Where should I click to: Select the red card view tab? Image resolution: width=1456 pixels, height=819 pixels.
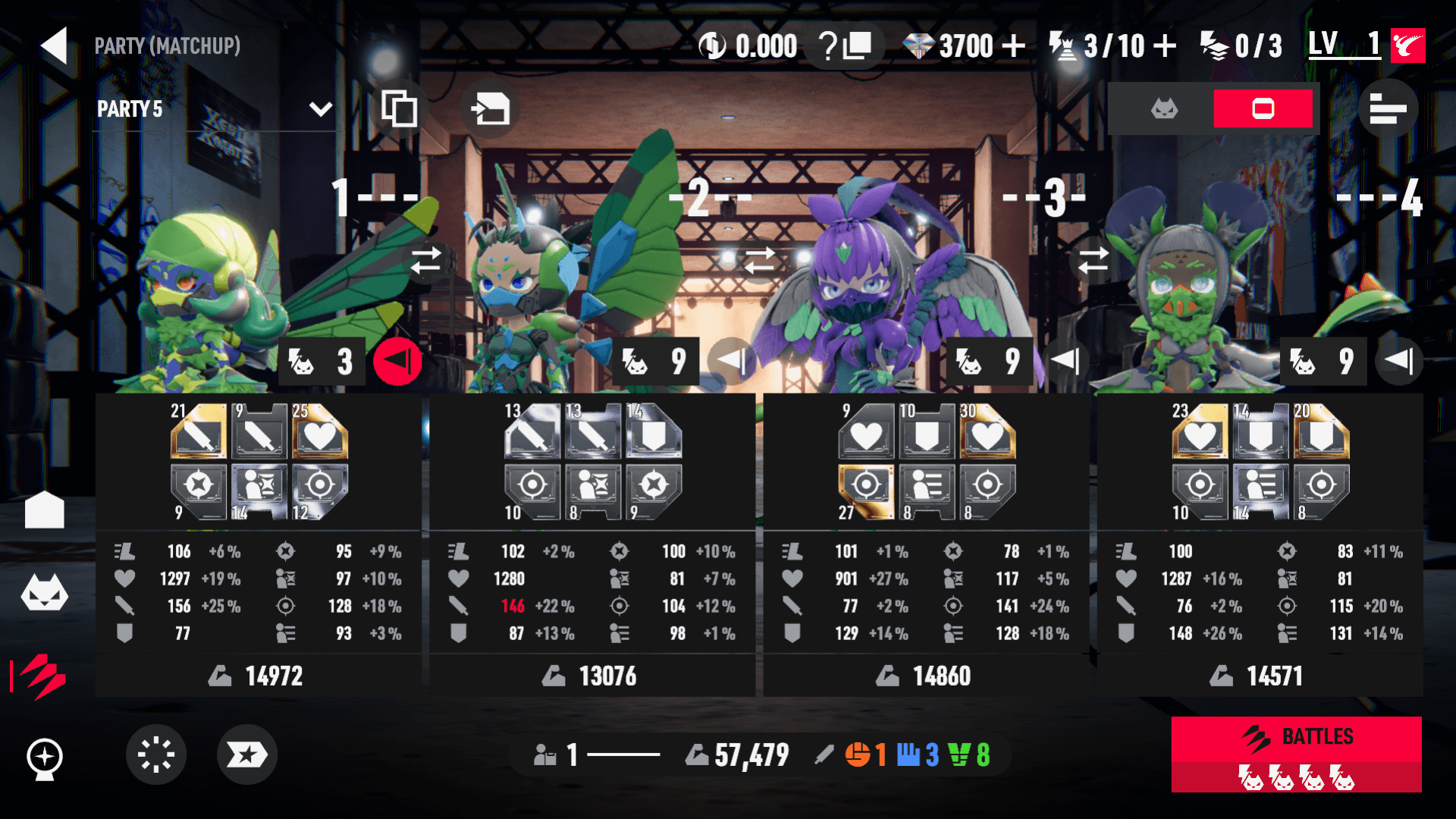click(1263, 109)
